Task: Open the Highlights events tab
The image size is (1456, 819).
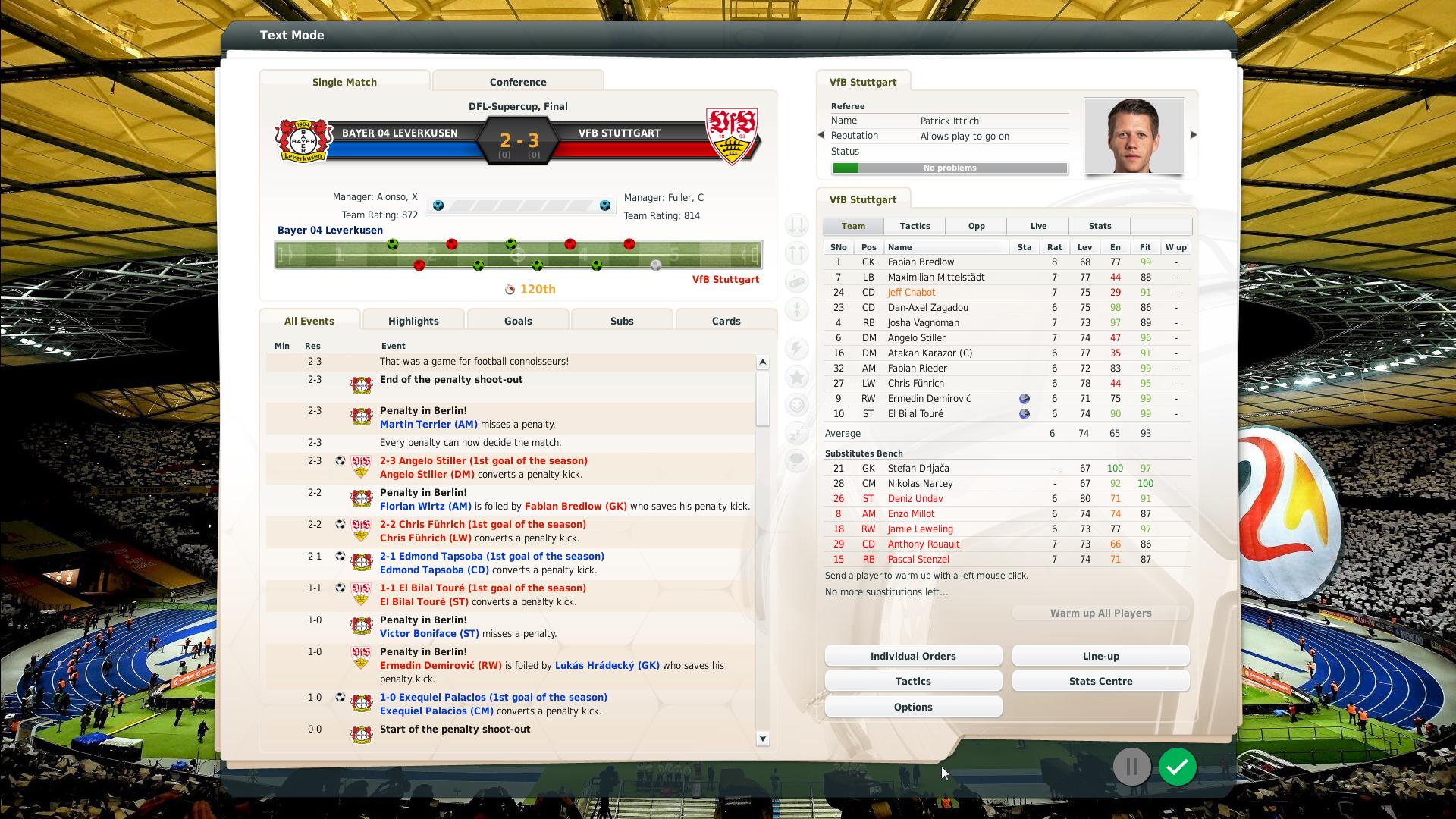Action: [413, 321]
